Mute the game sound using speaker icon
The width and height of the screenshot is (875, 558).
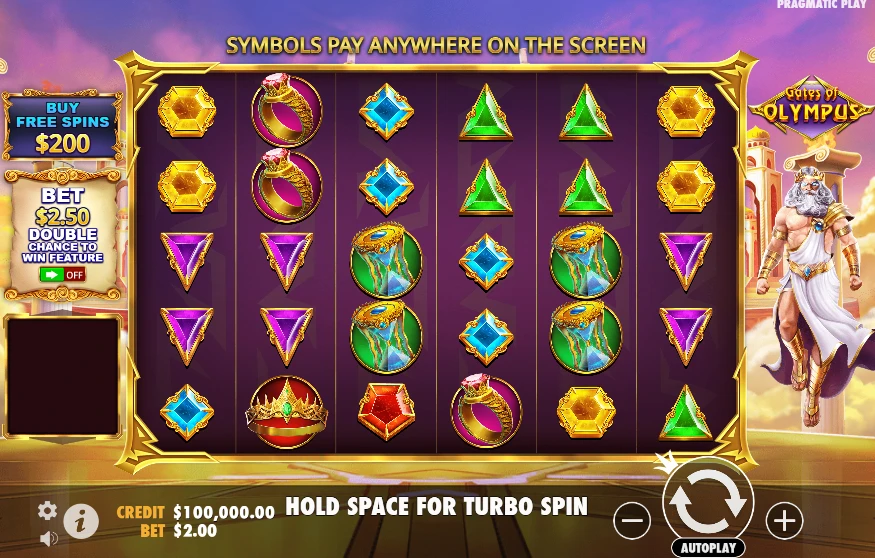[x=48, y=538]
